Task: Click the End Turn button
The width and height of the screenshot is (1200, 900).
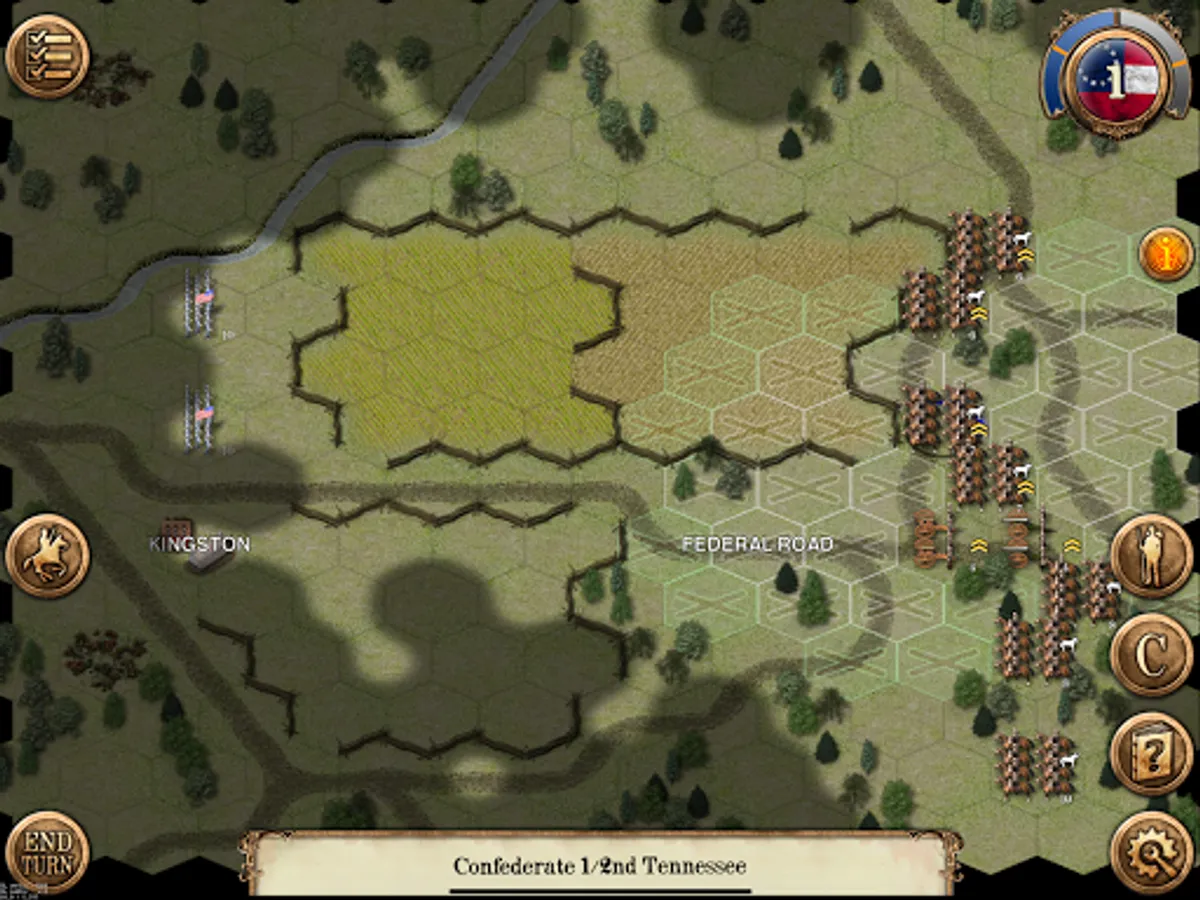Action: tap(47, 852)
